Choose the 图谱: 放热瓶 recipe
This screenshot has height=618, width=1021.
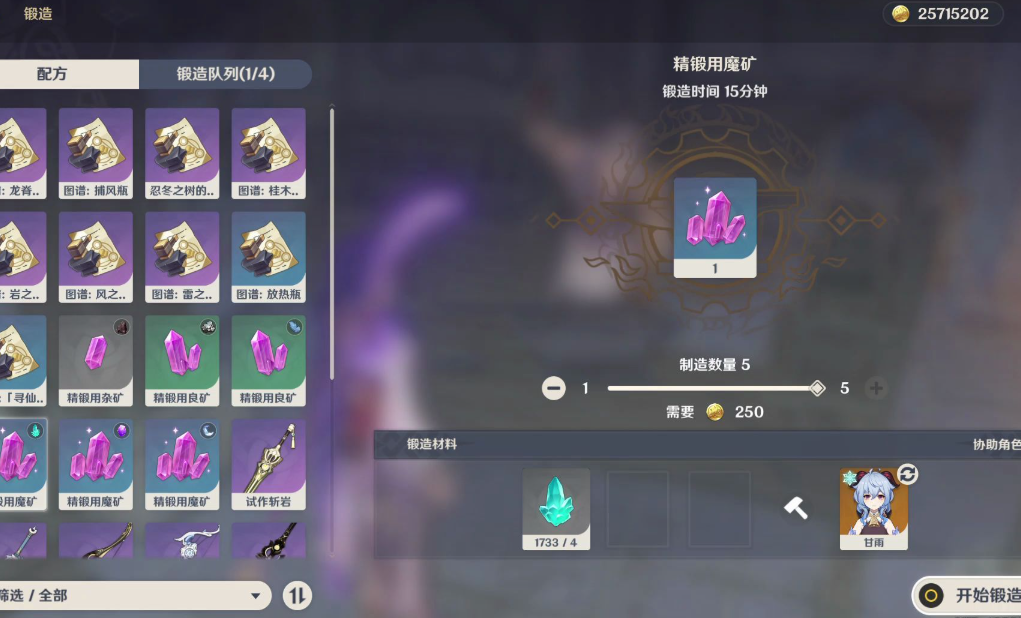268,257
